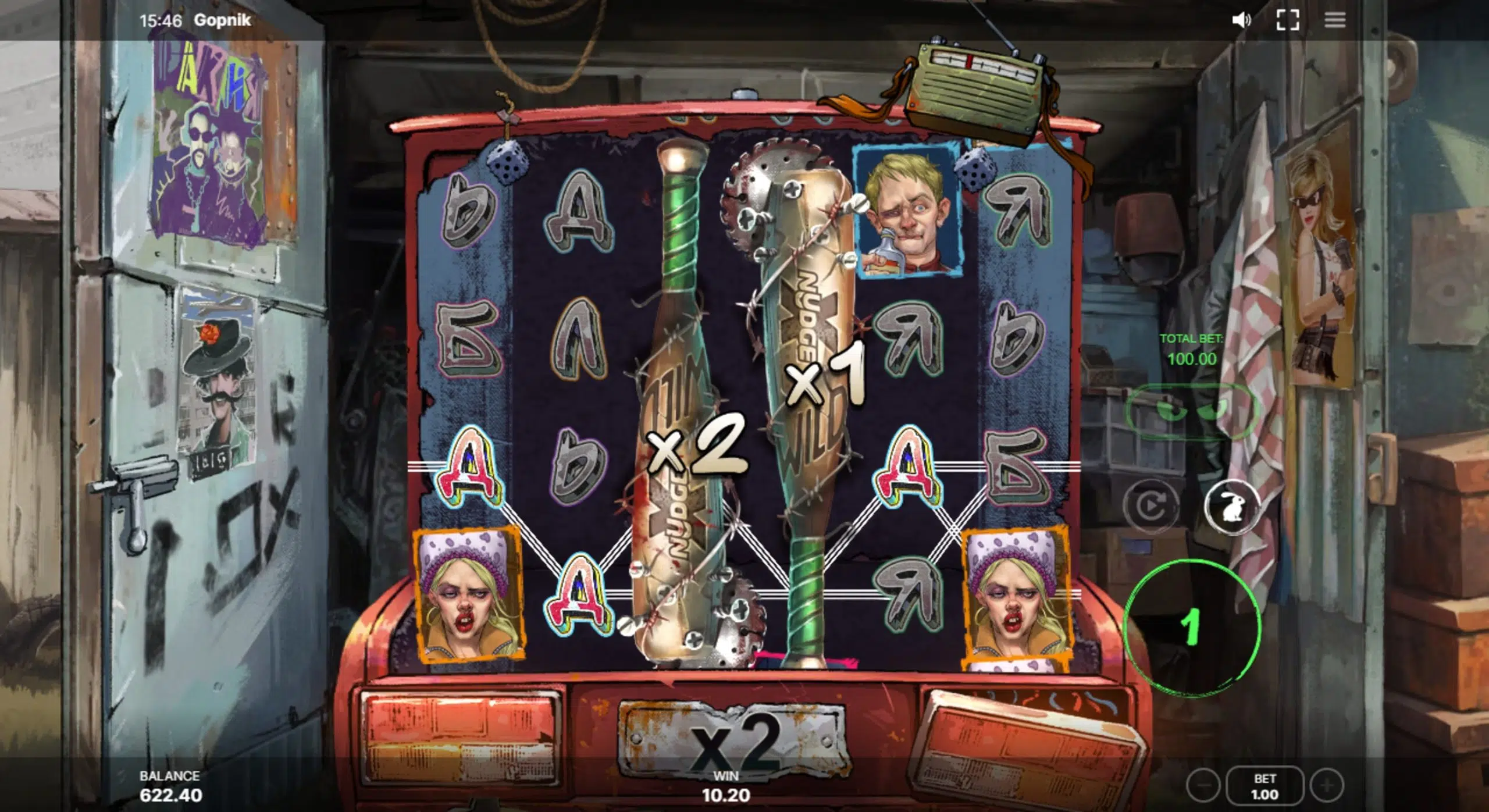Viewport: 1489px width, 812px height.
Task: Open the BET 1.00 amount selector
Action: [x=1264, y=786]
